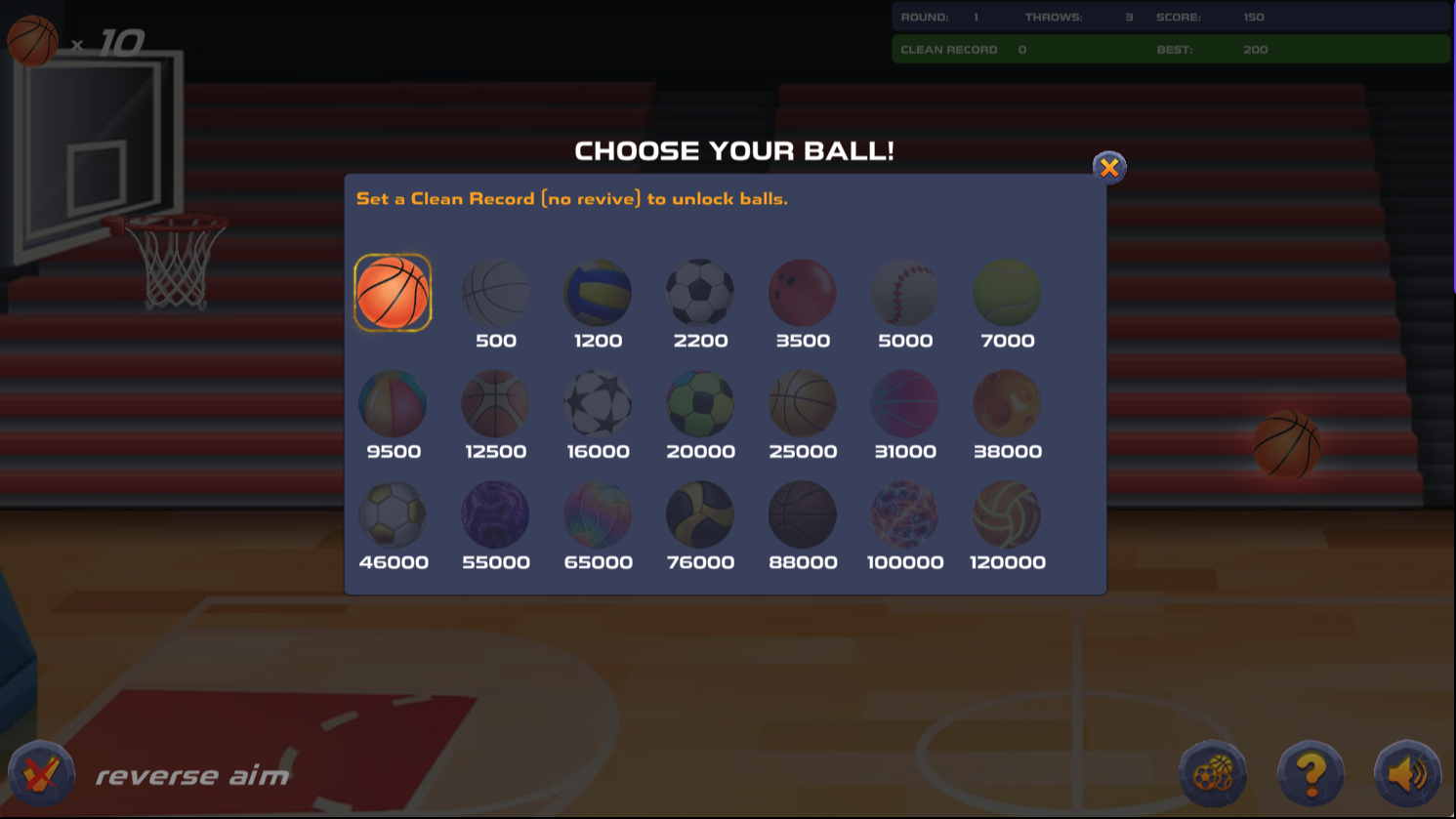Select the tennis ball costing 7000

(1007, 292)
